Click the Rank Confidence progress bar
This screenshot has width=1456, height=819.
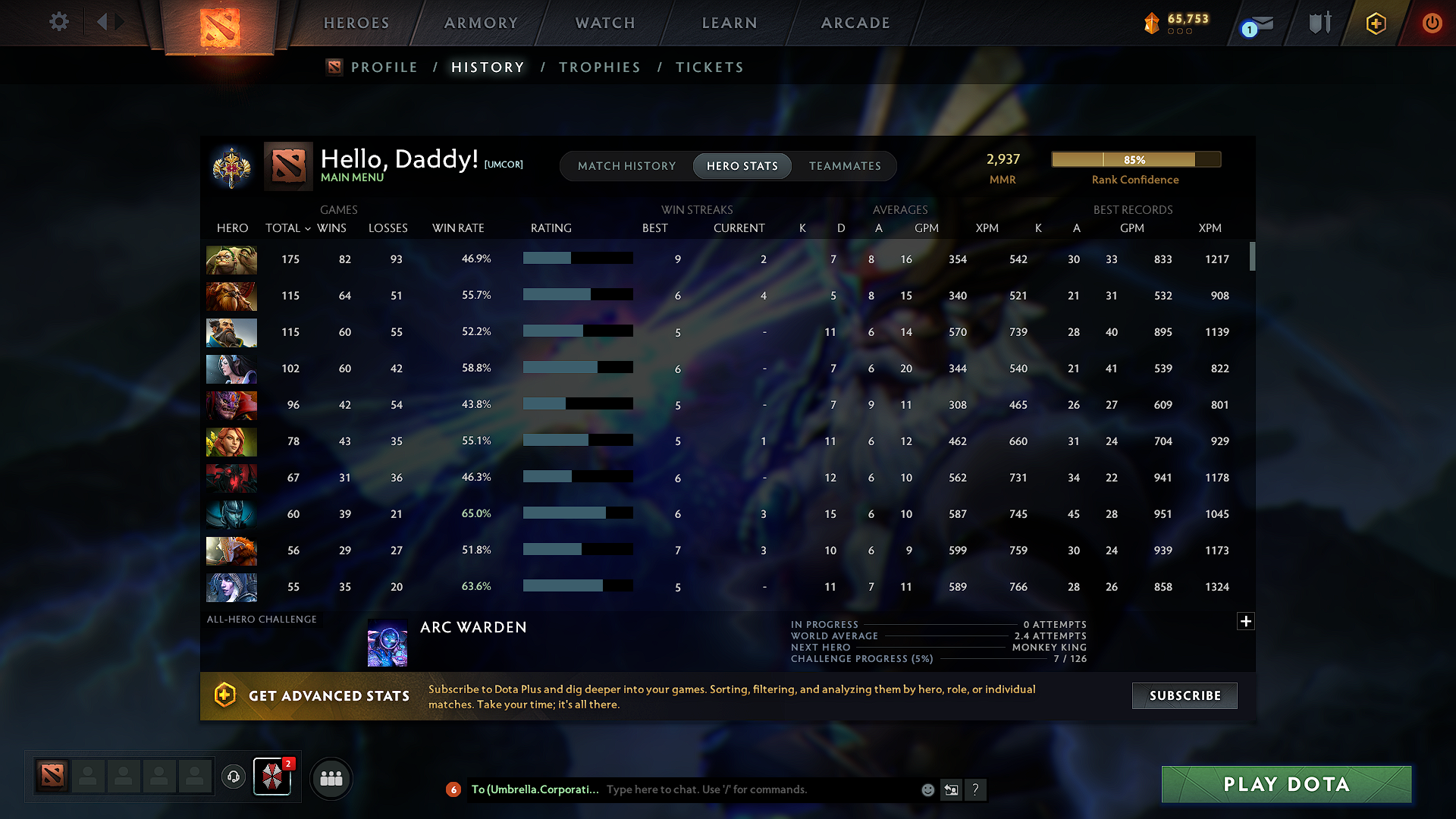pos(1135,160)
